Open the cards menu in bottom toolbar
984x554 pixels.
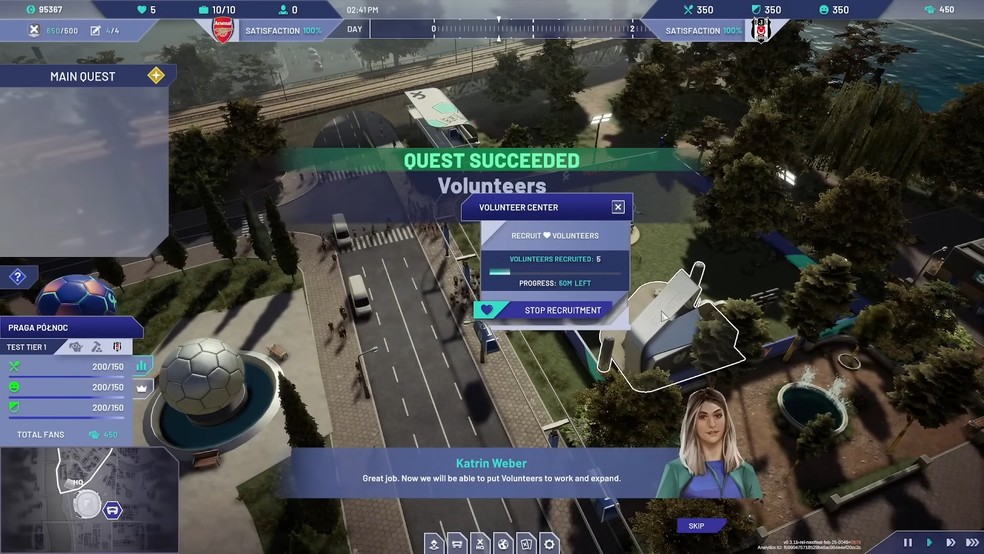(x=526, y=544)
